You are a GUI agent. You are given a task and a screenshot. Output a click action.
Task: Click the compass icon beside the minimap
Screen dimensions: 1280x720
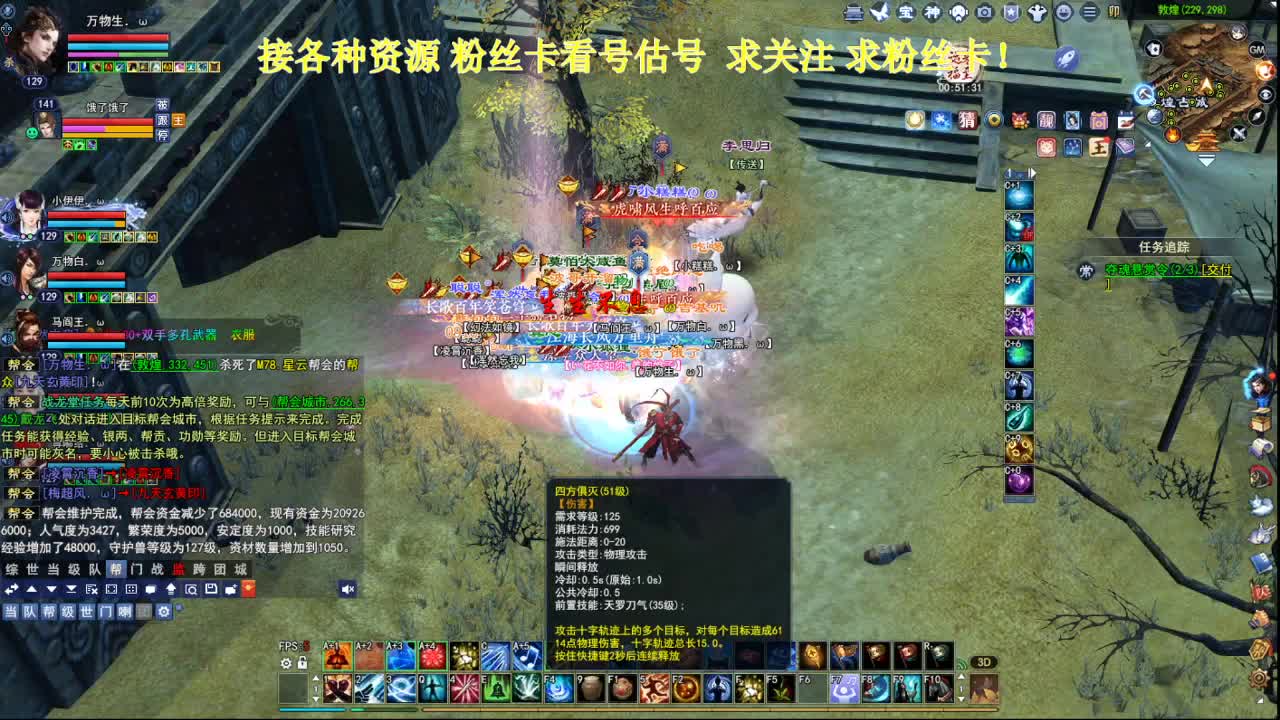pyautogui.click(x=1256, y=117)
